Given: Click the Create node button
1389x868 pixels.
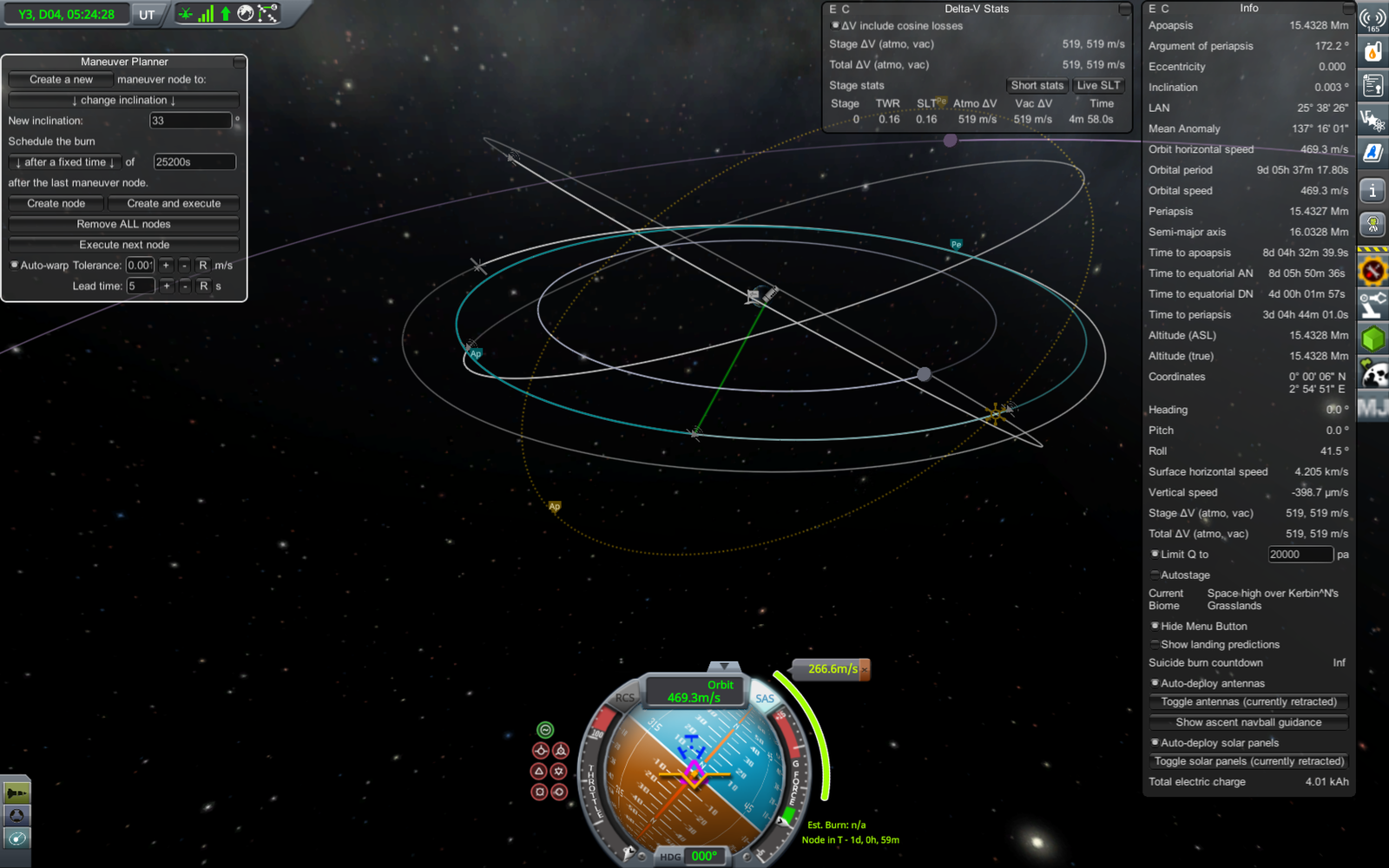Looking at the screenshot, I should click(x=56, y=203).
